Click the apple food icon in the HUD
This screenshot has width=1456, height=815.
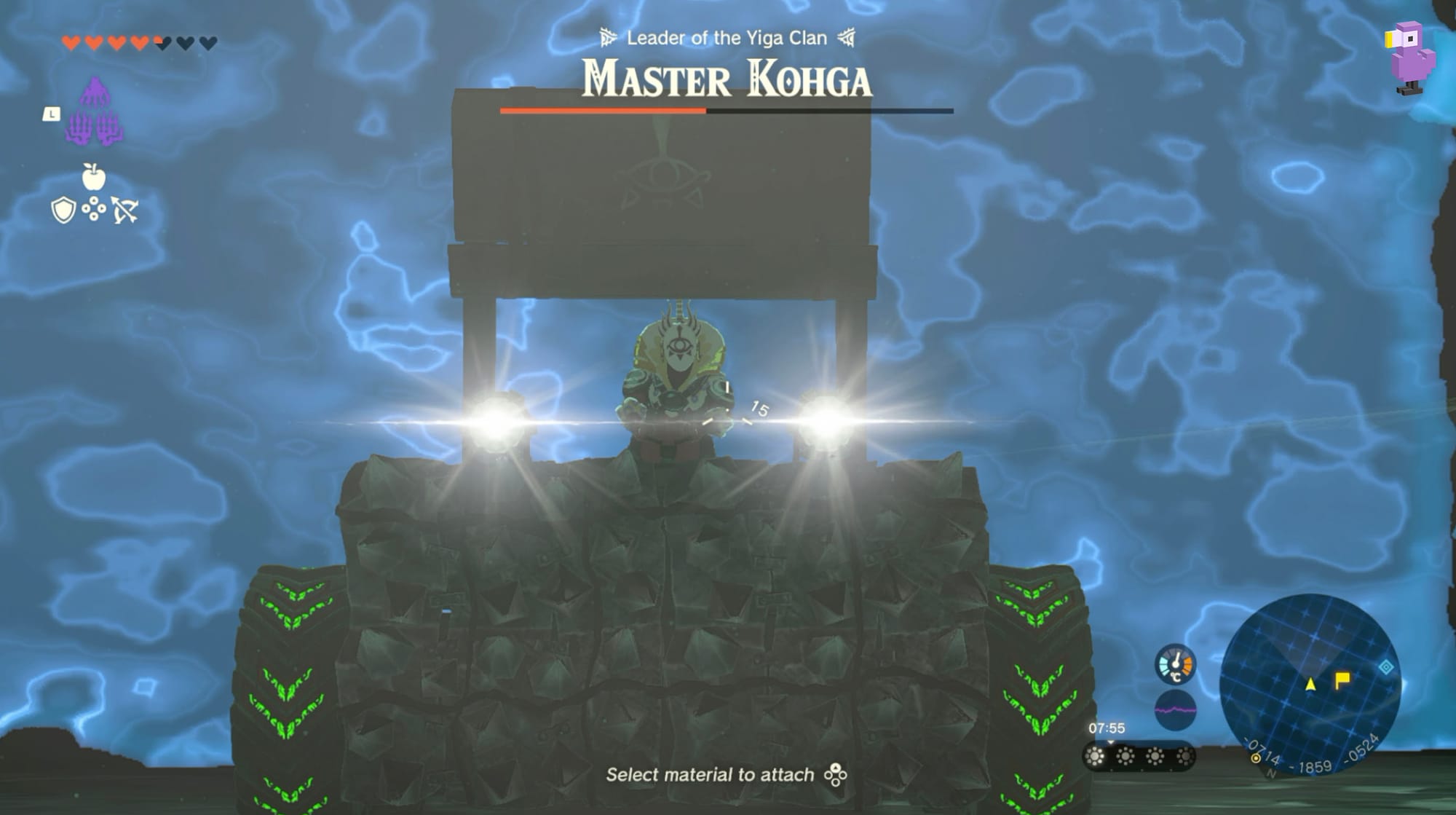click(93, 177)
